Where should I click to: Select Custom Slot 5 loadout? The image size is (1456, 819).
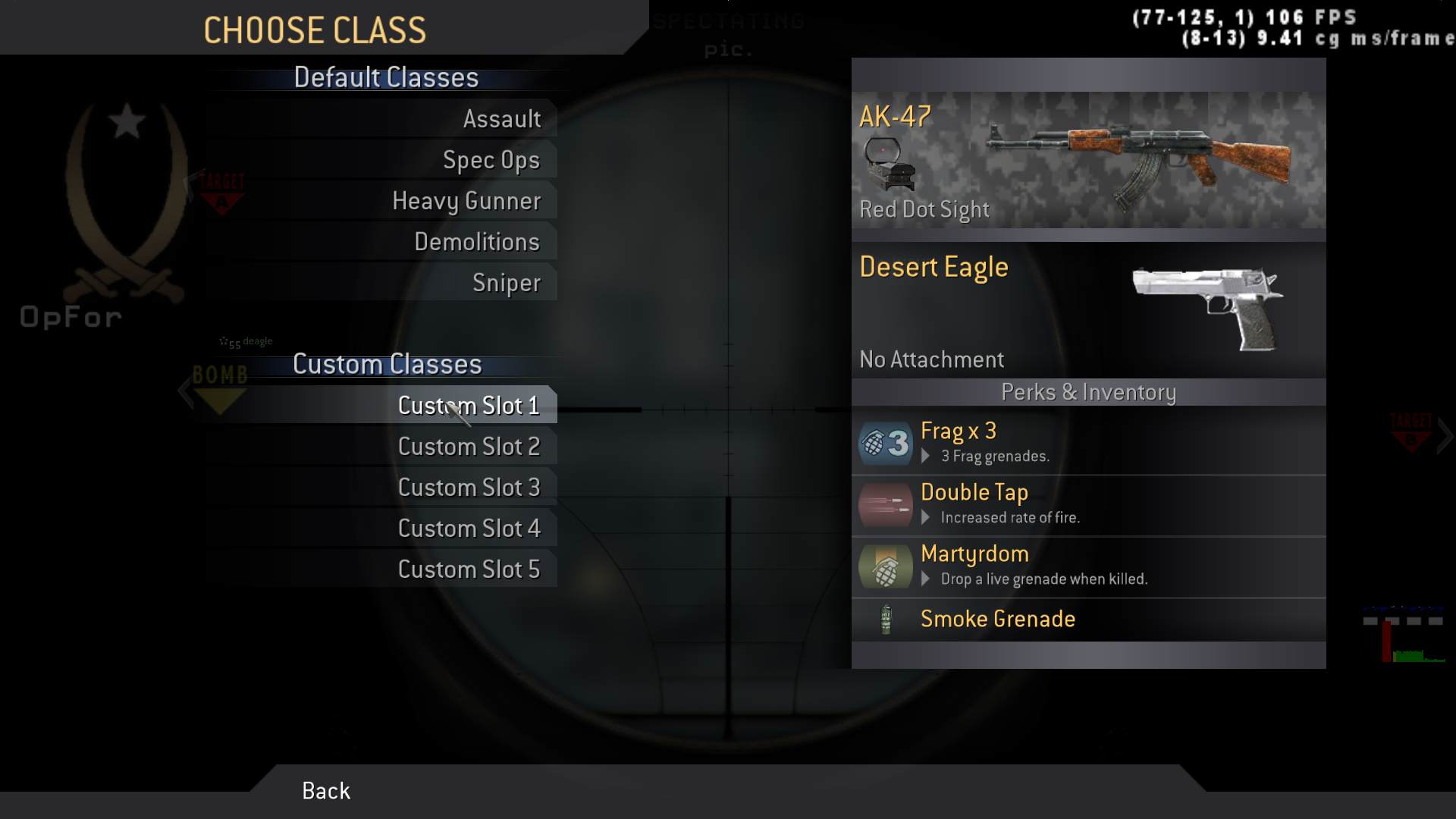[470, 568]
